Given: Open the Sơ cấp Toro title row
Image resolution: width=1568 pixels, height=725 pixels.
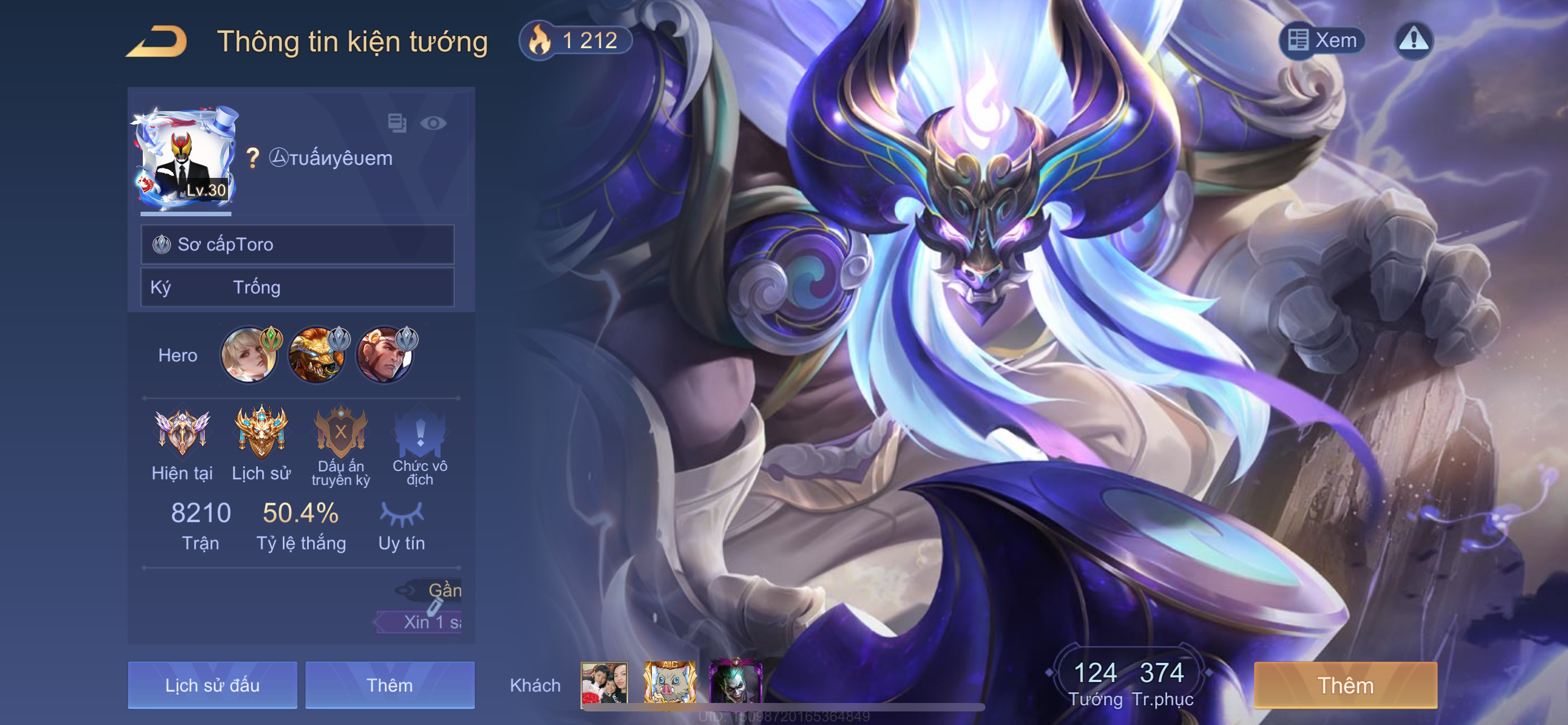Looking at the screenshot, I should 297,244.
